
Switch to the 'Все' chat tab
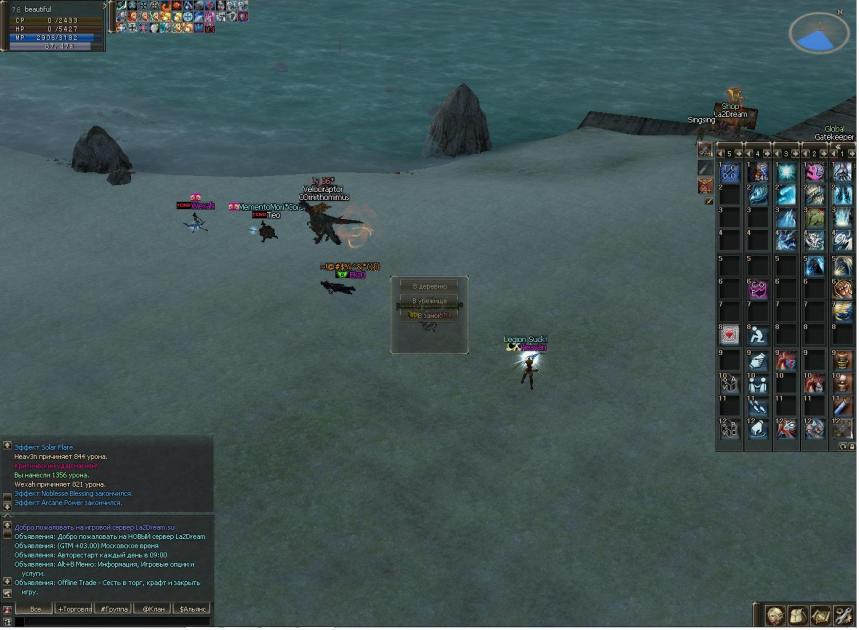tap(34, 609)
